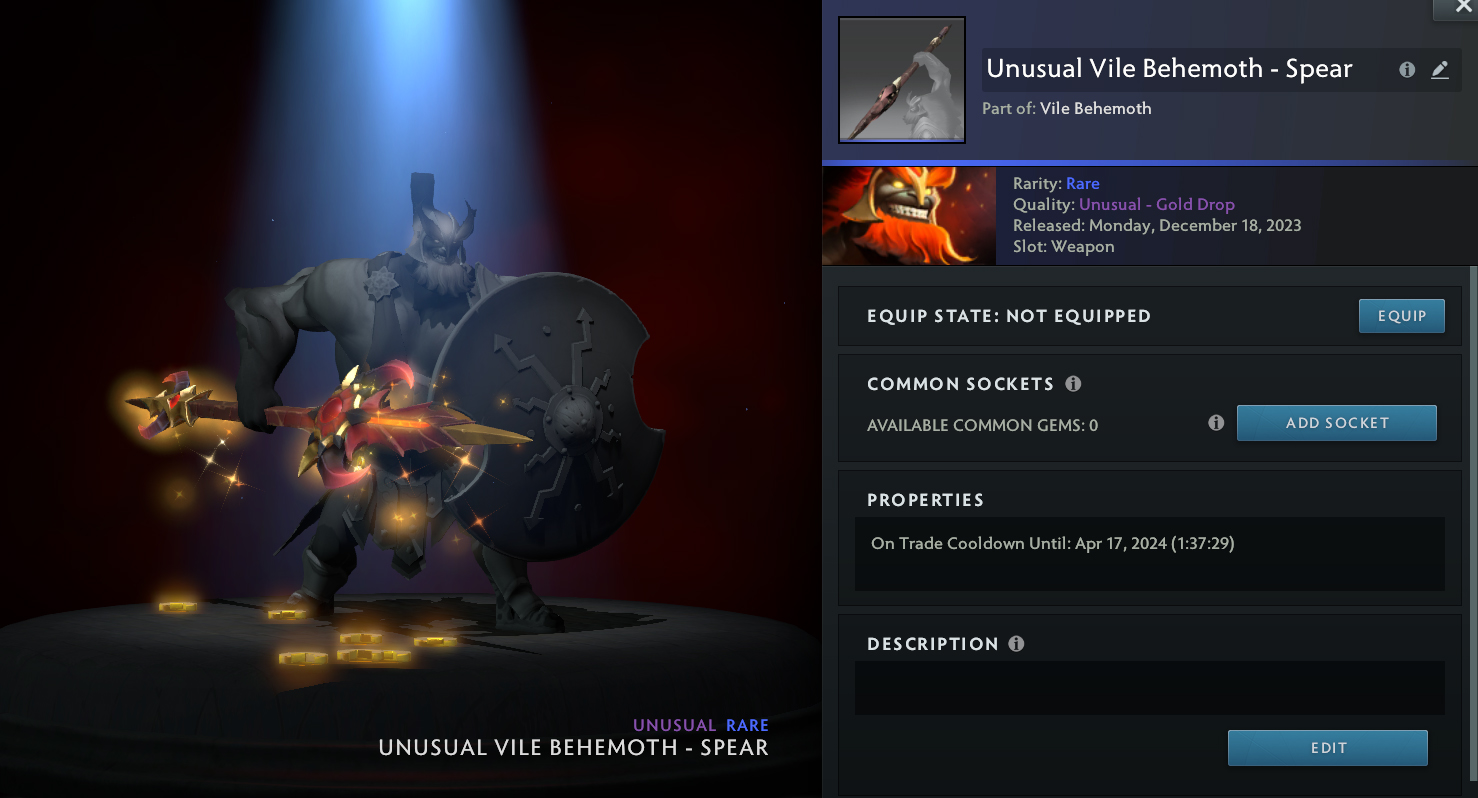The height and width of the screenshot is (798, 1478).
Task: Click the empty description text box
Action: [x=1149, y=687]
